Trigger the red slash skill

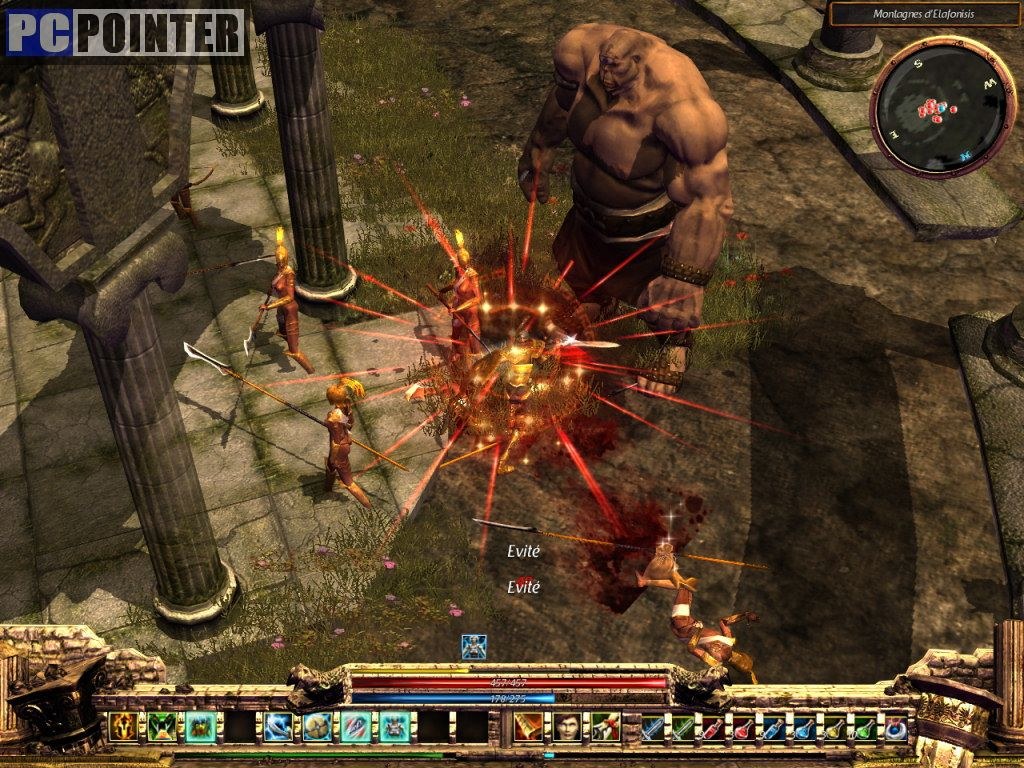point(356,726)
